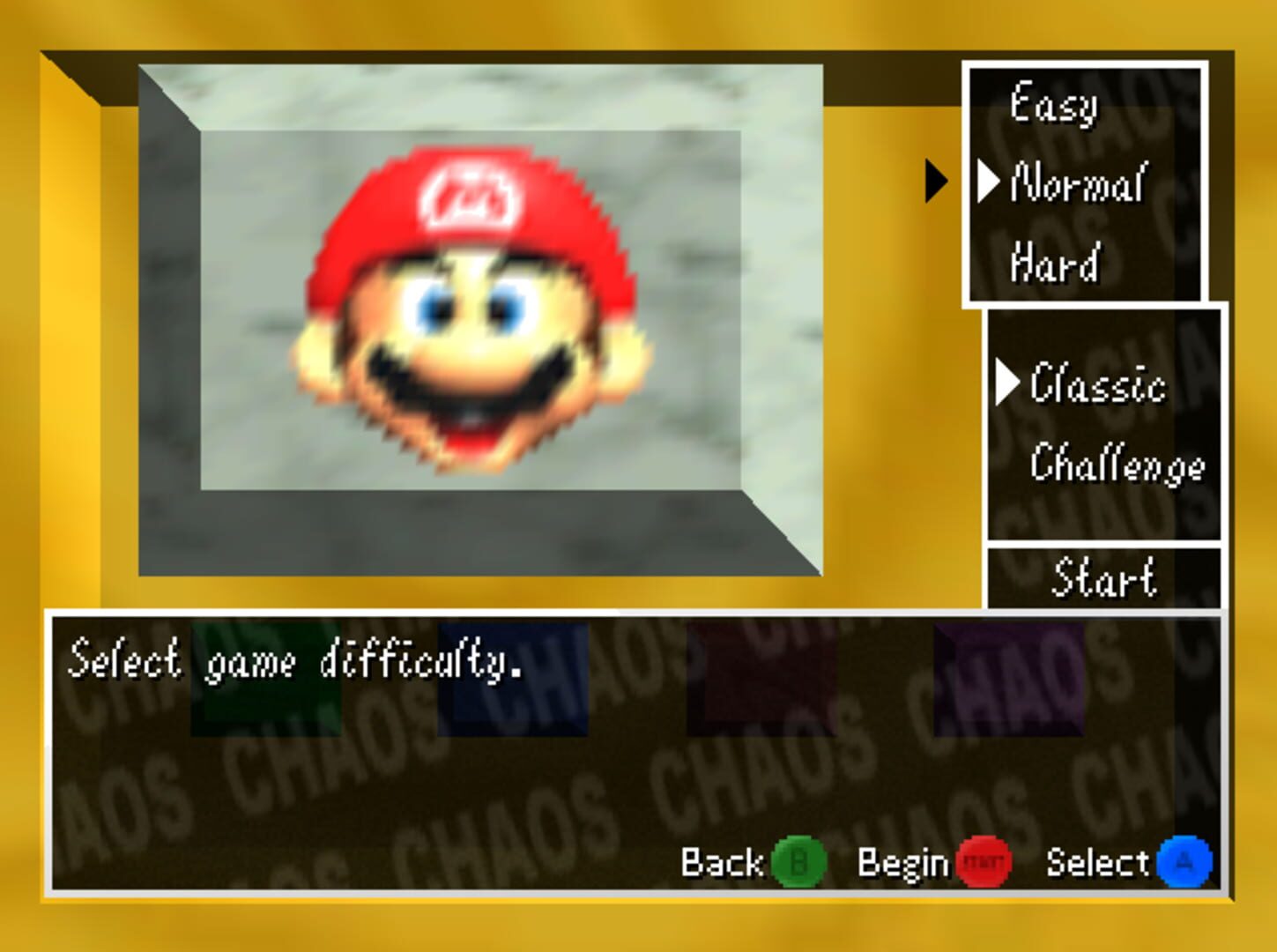Click the white cursor arrow left of the difficulty box
Viewport: 1277px width, 952px height.
(936, 182)
